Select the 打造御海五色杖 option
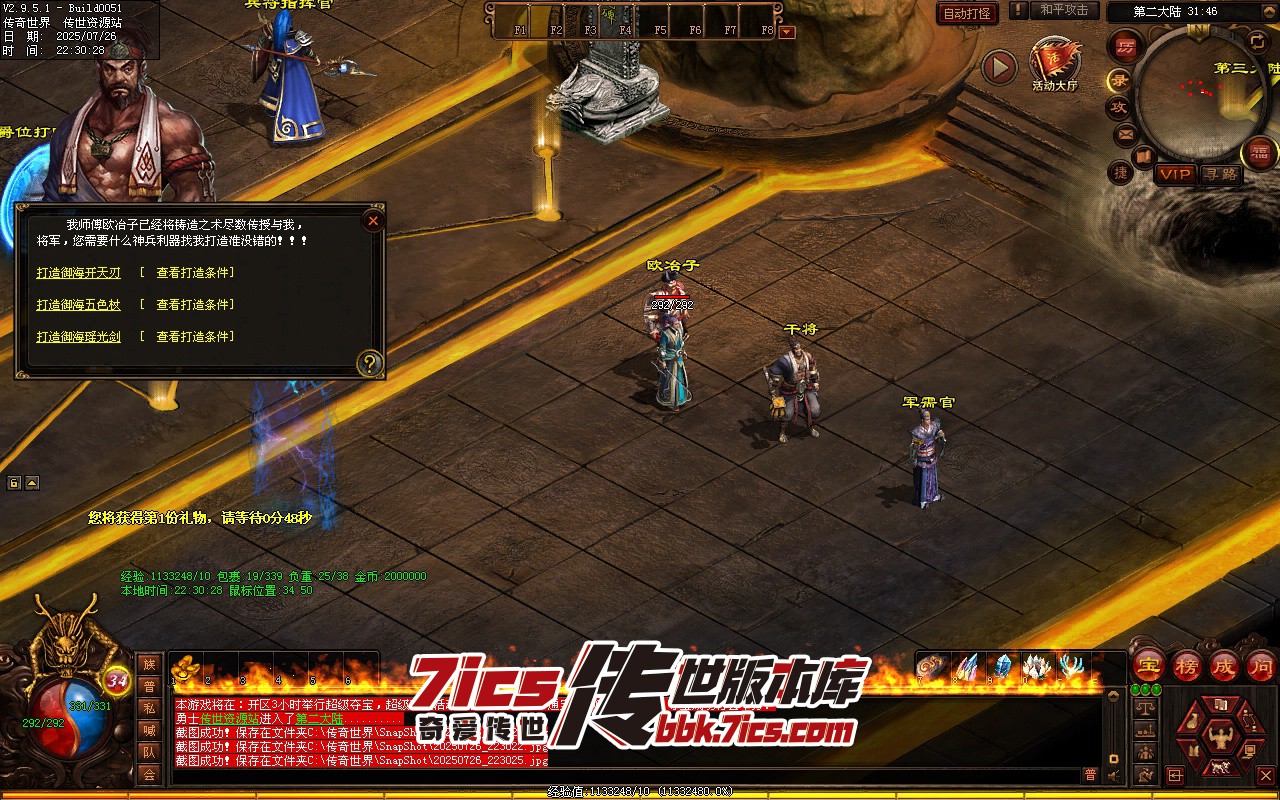Image resolution: width=1280 pixels, height=800 pixels. coord(78,305)
